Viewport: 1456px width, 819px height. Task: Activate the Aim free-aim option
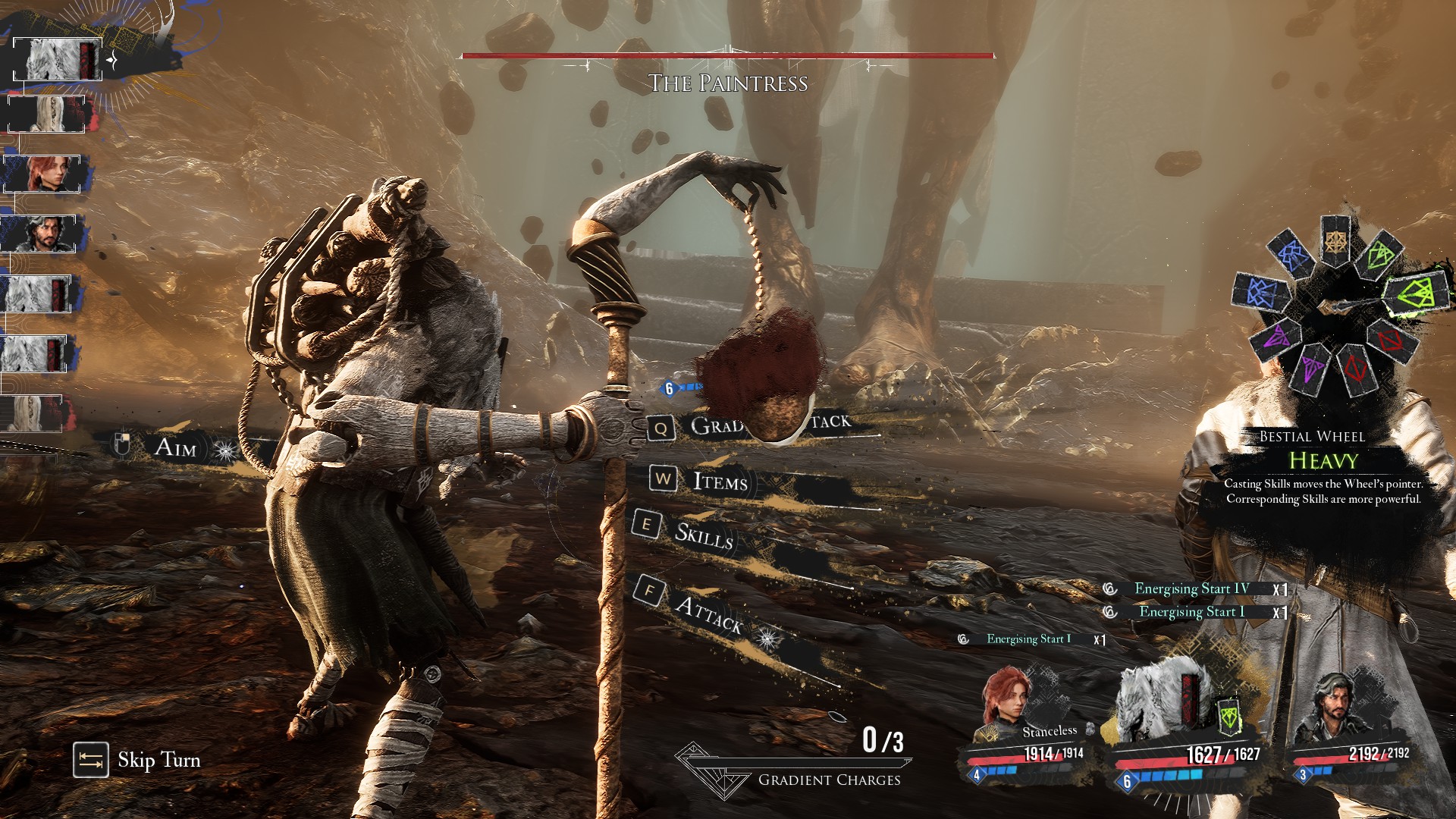tap(175, 447)
